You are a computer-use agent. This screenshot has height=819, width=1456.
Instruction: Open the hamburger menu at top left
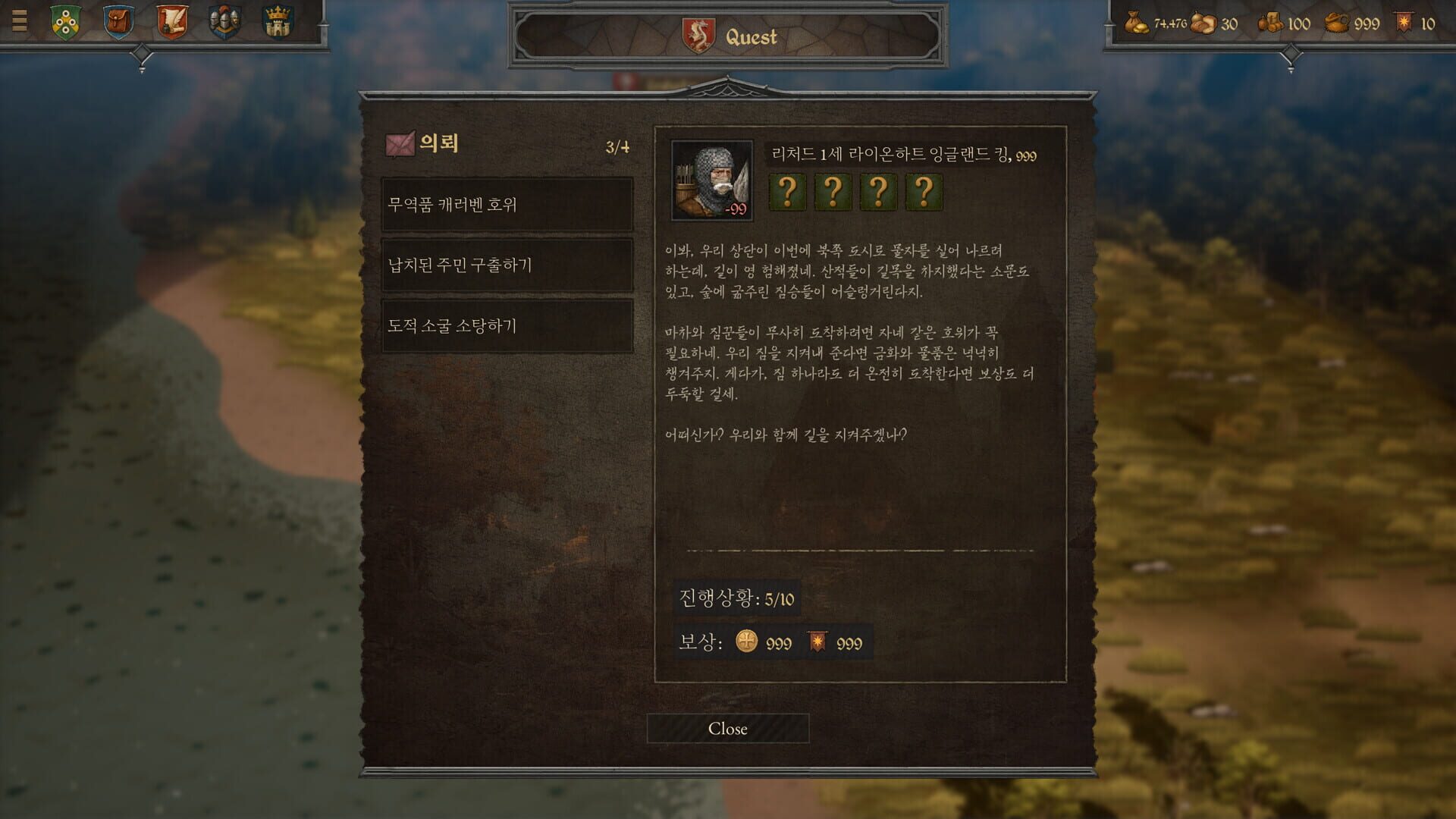tap(21, 21)
